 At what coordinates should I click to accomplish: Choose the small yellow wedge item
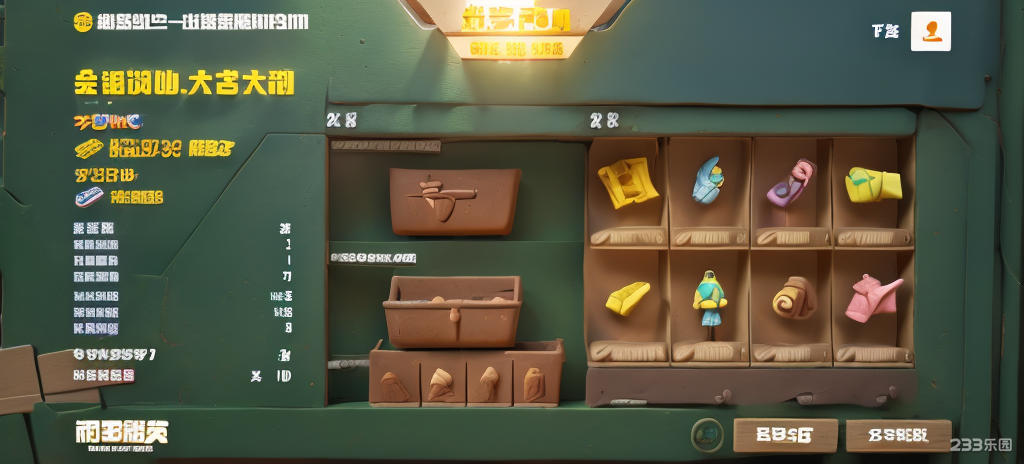[627, 297]
